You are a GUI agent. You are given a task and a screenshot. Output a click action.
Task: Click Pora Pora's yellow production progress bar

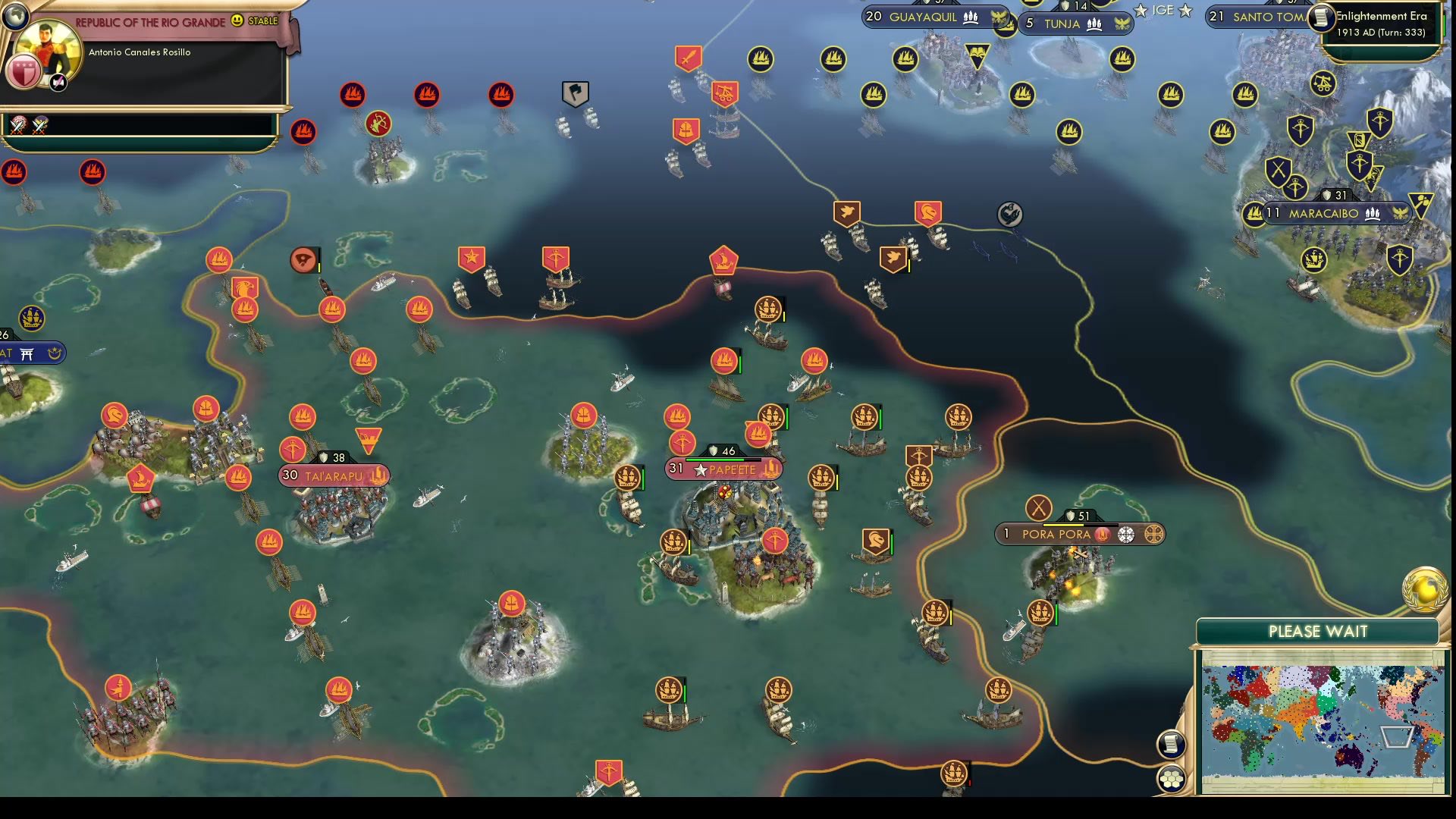point(1063,524)
